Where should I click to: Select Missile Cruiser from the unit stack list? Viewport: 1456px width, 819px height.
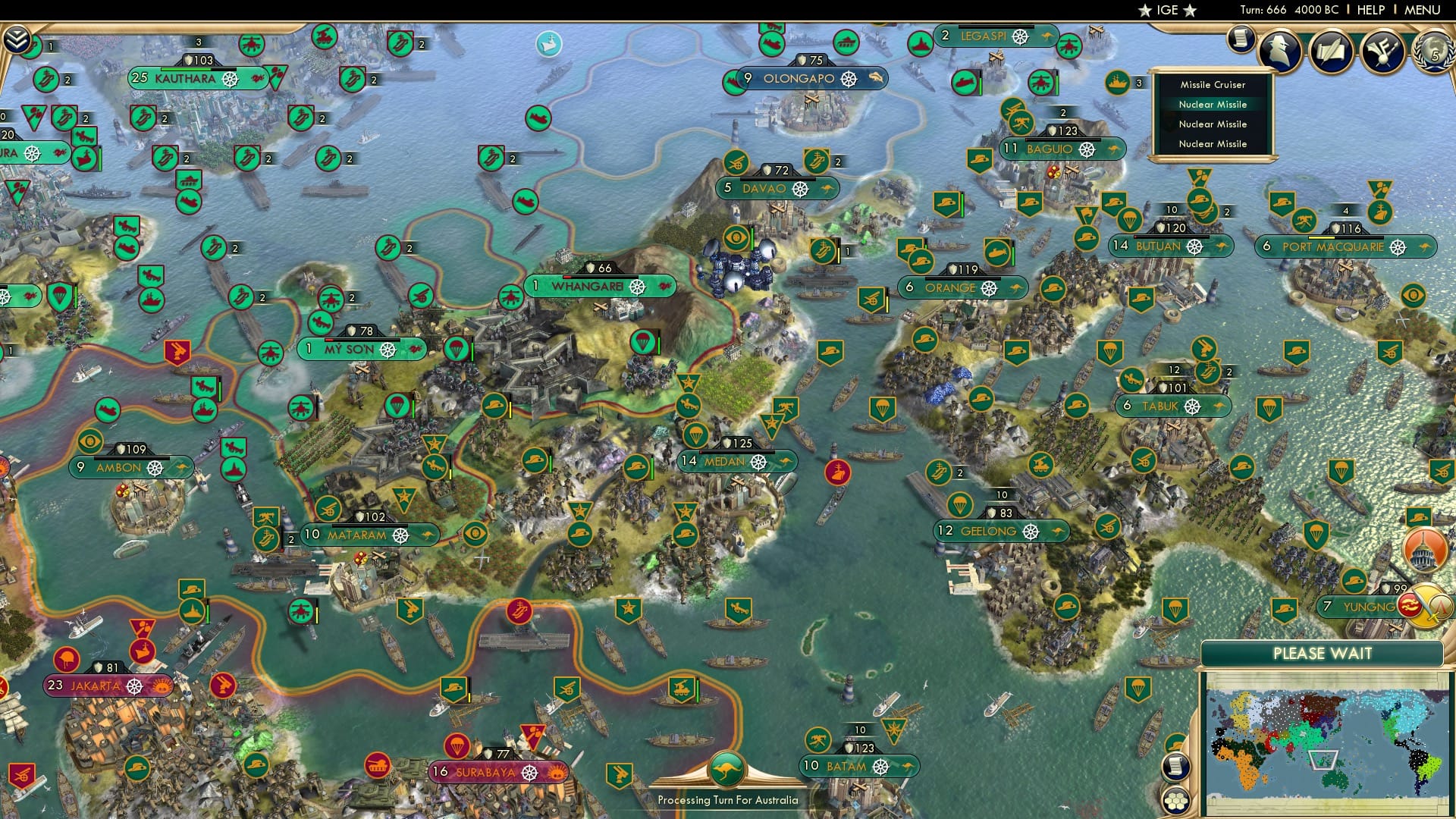(1212, 85)
